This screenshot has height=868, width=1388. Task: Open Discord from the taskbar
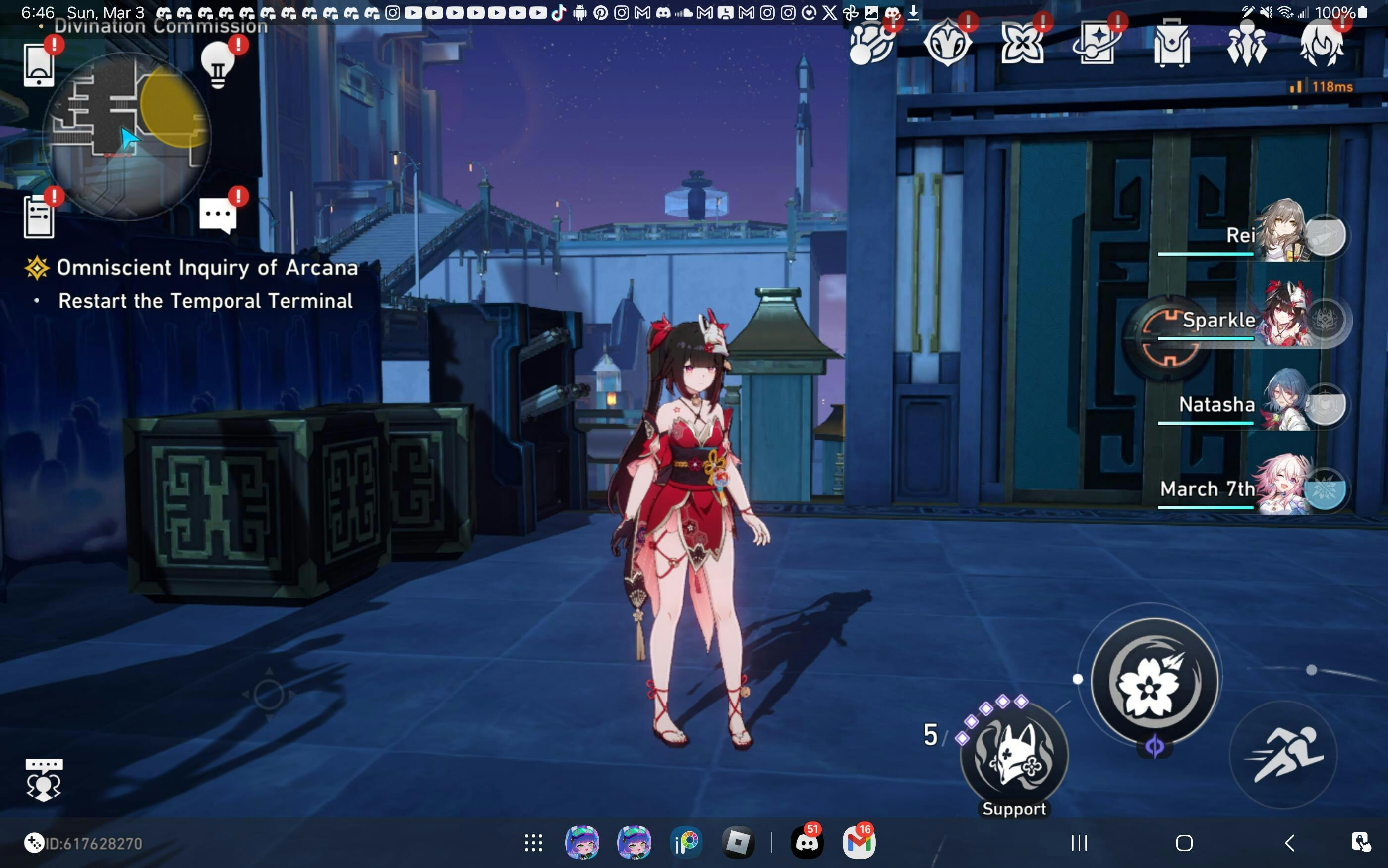coord(807,843)
